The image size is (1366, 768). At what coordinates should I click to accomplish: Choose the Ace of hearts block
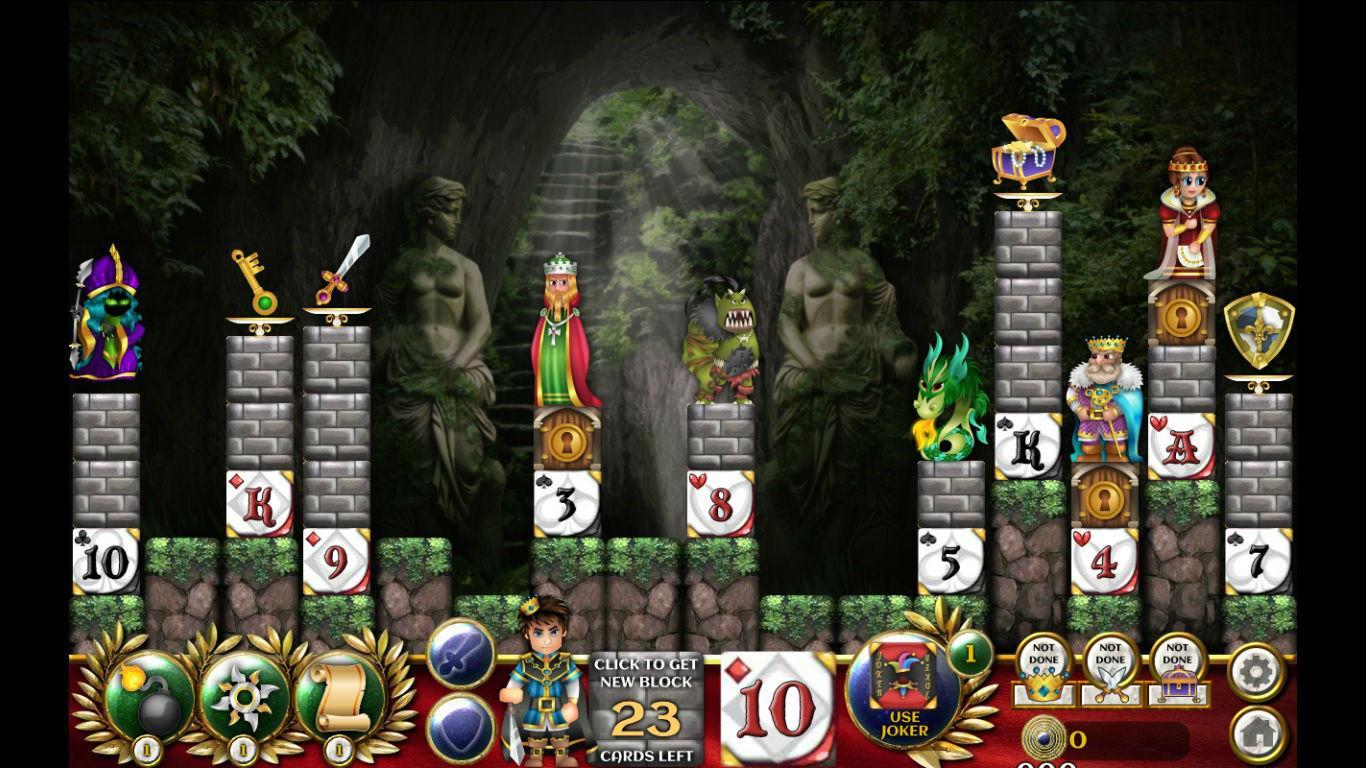[1181, 446]
